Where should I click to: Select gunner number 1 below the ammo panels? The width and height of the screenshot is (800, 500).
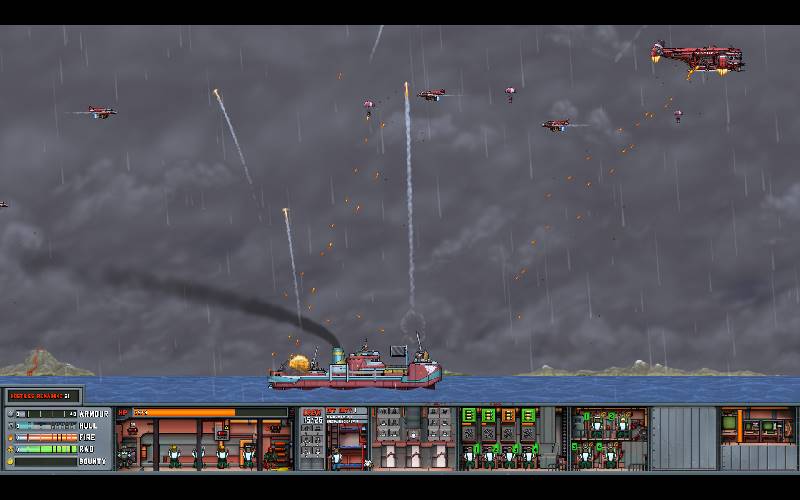point(468,456)
